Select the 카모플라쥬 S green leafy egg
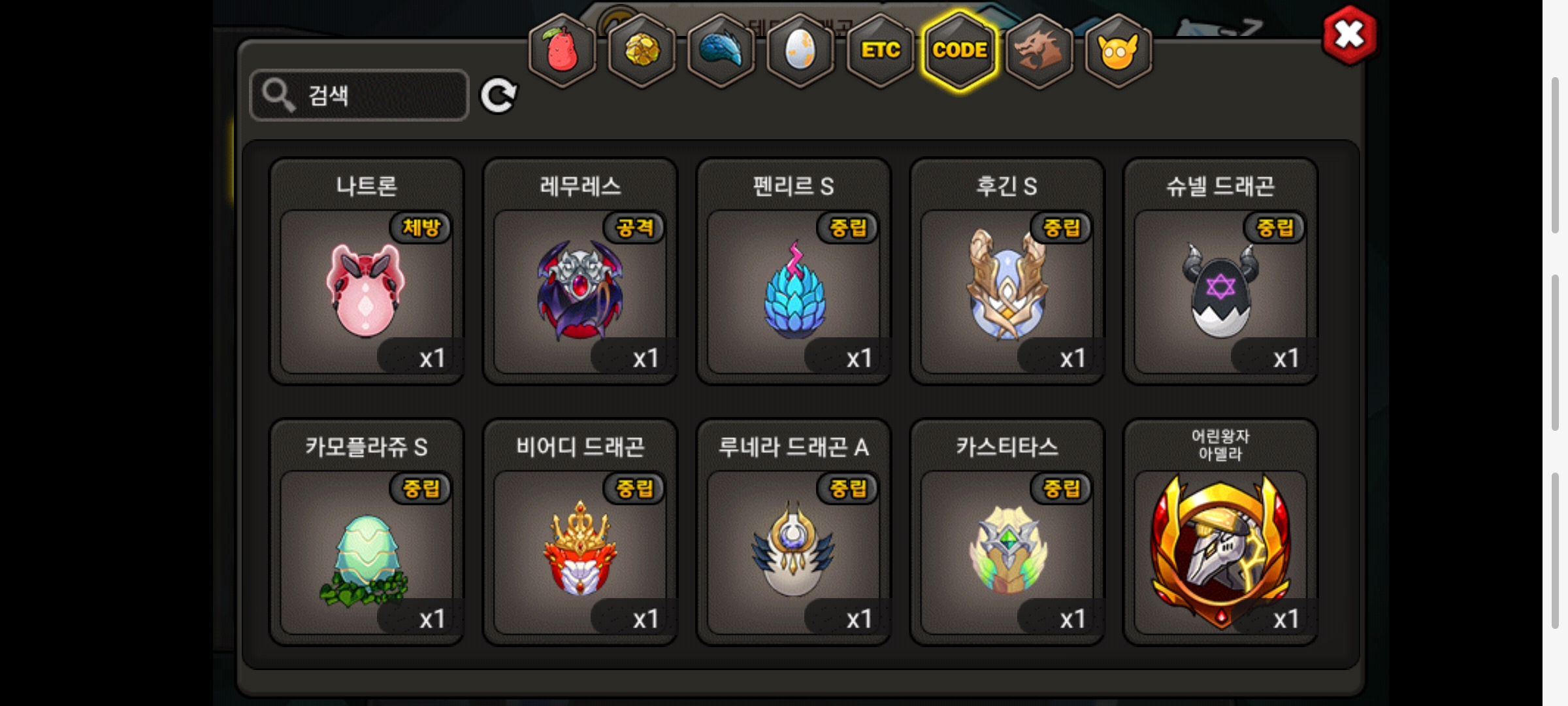The height and width of the screenshot is (706, 1568). coord(367,552)
